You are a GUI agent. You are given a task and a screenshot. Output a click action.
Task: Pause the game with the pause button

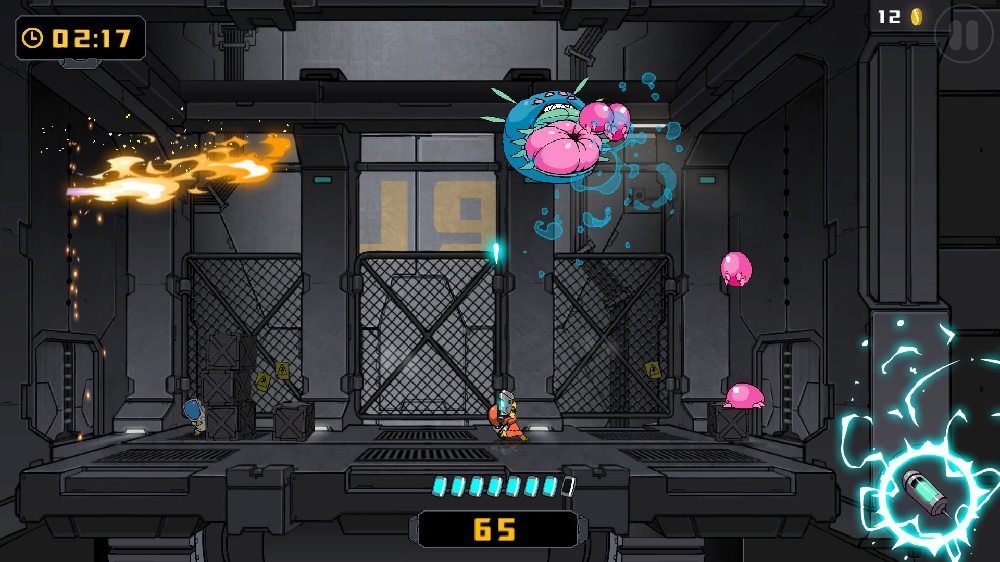964,36
